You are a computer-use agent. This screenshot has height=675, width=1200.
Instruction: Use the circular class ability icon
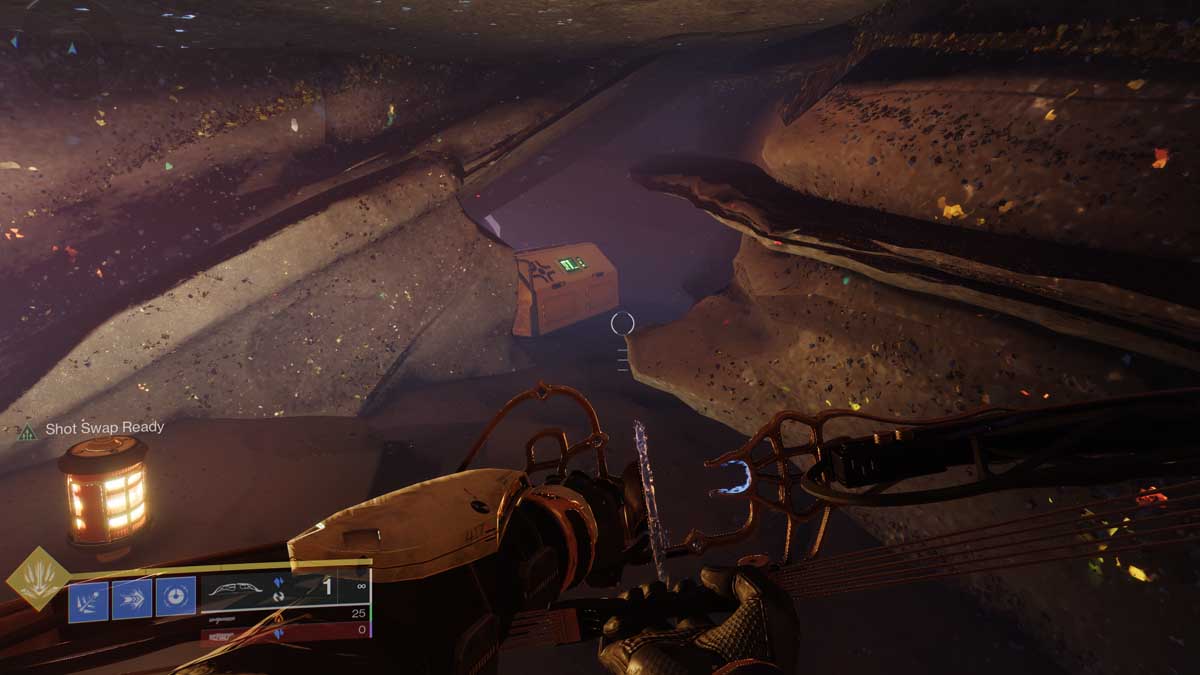tap(175, 598)
